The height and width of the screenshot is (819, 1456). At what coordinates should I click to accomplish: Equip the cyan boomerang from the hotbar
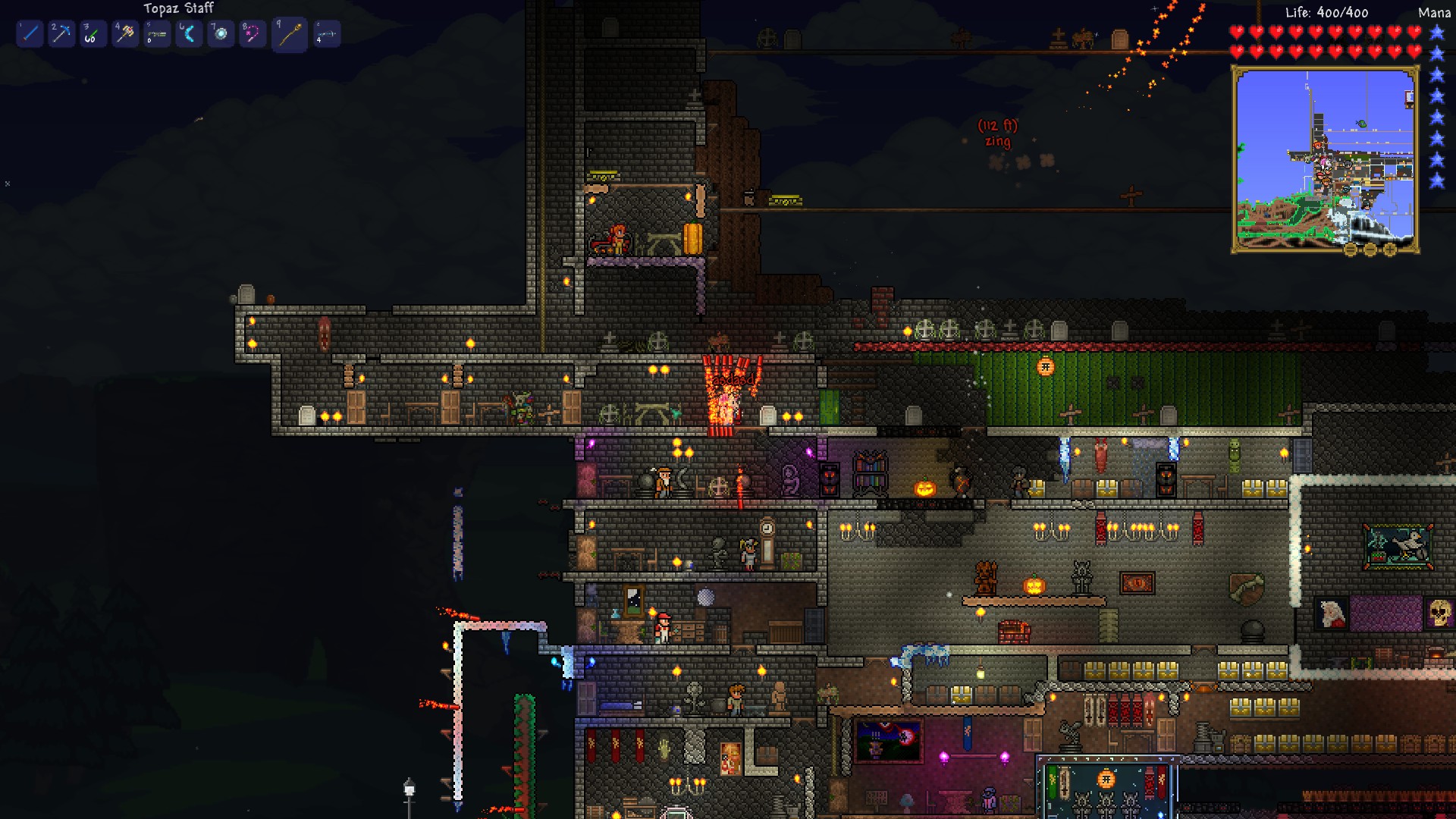coord(189,33)
